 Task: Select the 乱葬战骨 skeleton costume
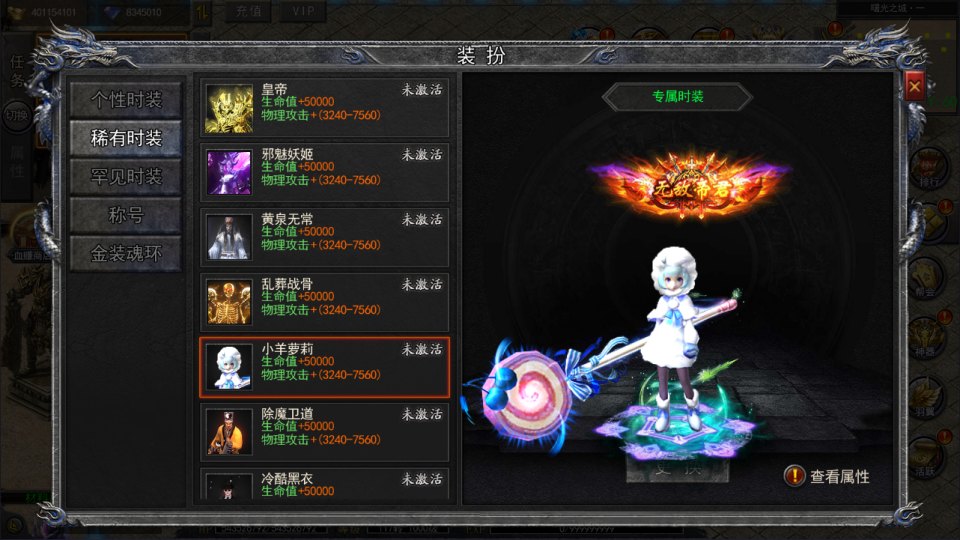coord(324,302)
